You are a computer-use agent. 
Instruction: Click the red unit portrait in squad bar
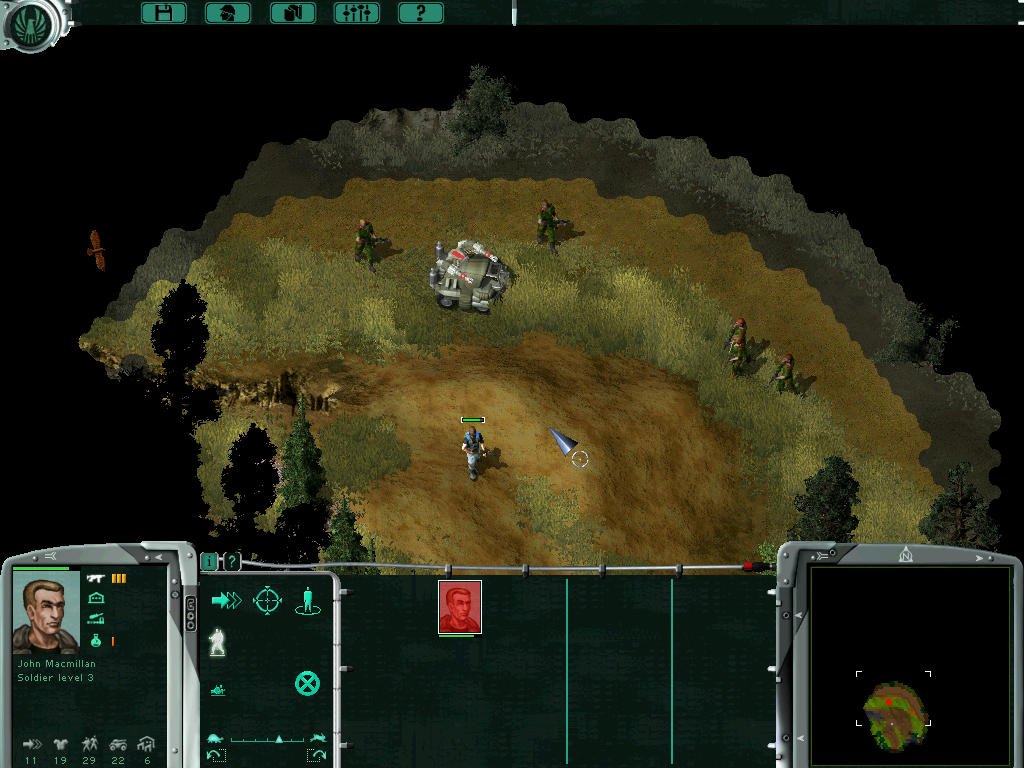460,607
